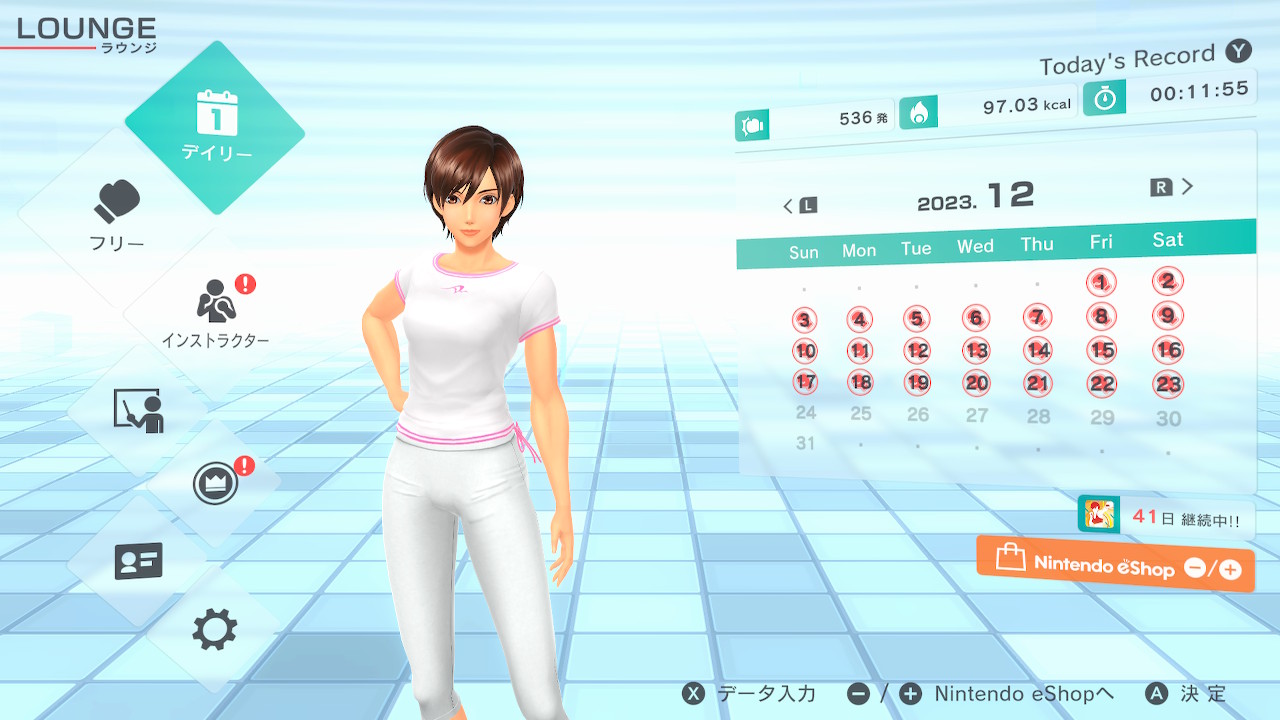Image resolution: width=1280 pixels, height=720 pixels.
Task: Click the 41-day streak badge
Action: (x=1166, y=517)
